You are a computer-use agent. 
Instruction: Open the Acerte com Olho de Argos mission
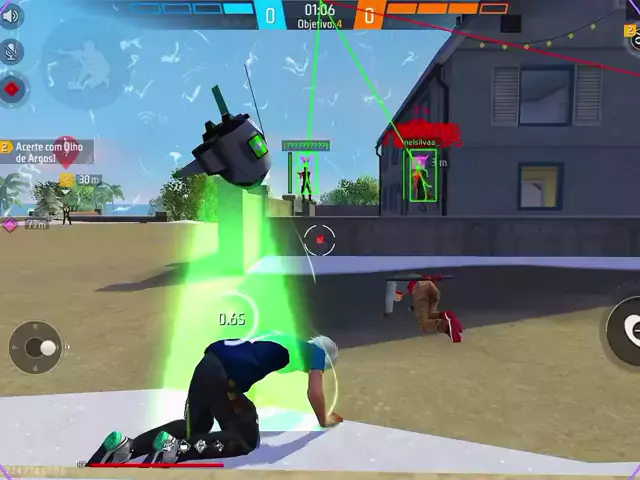50,152
